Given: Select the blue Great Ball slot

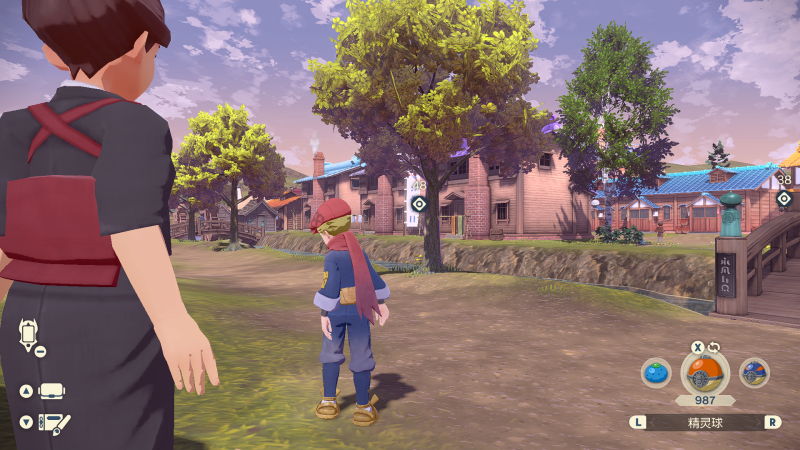Looking at the screenshot, I should [754, 373].
